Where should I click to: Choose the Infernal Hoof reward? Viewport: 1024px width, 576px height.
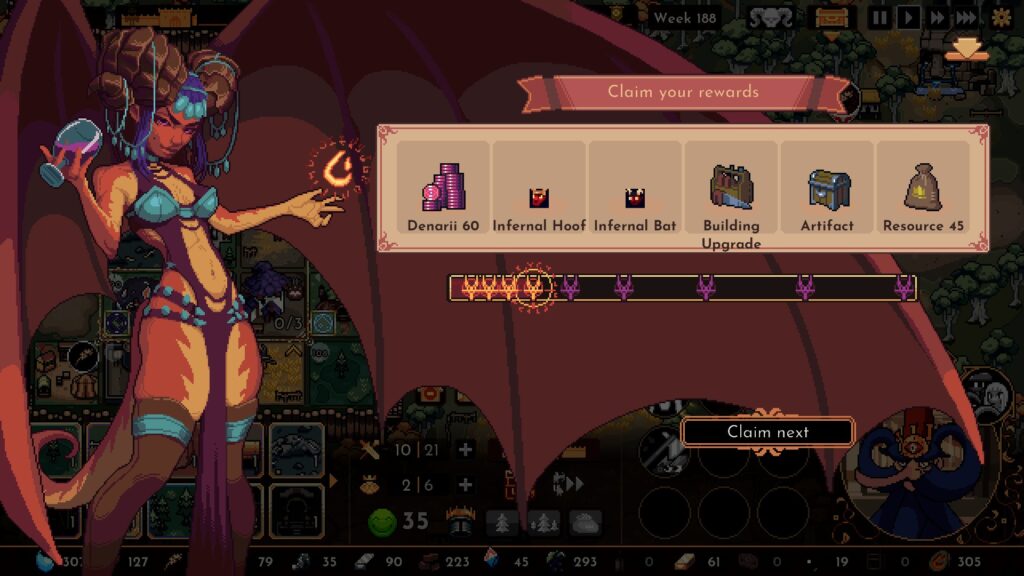tap(539, 190)
